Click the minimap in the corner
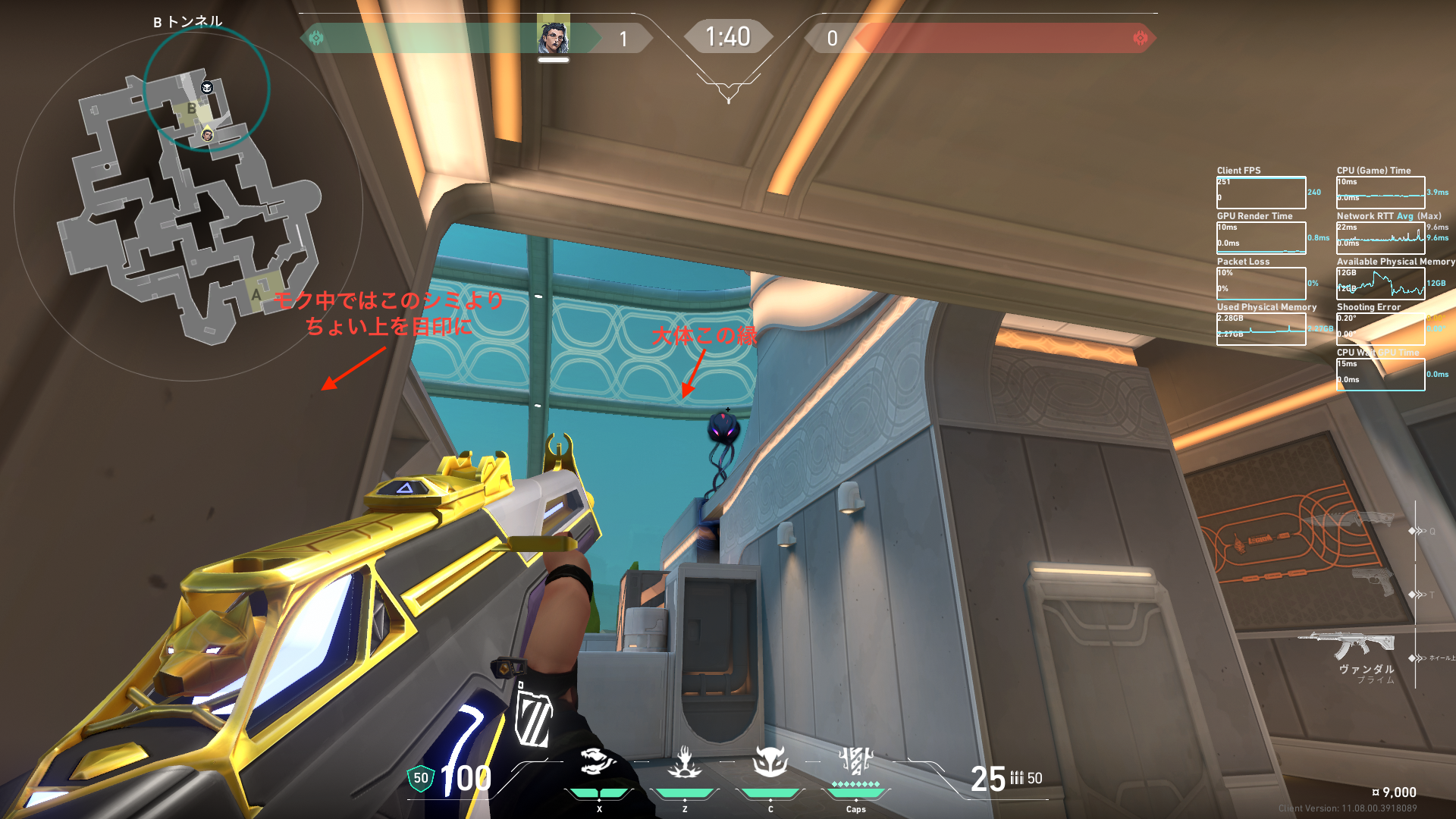 pos(188,205)
